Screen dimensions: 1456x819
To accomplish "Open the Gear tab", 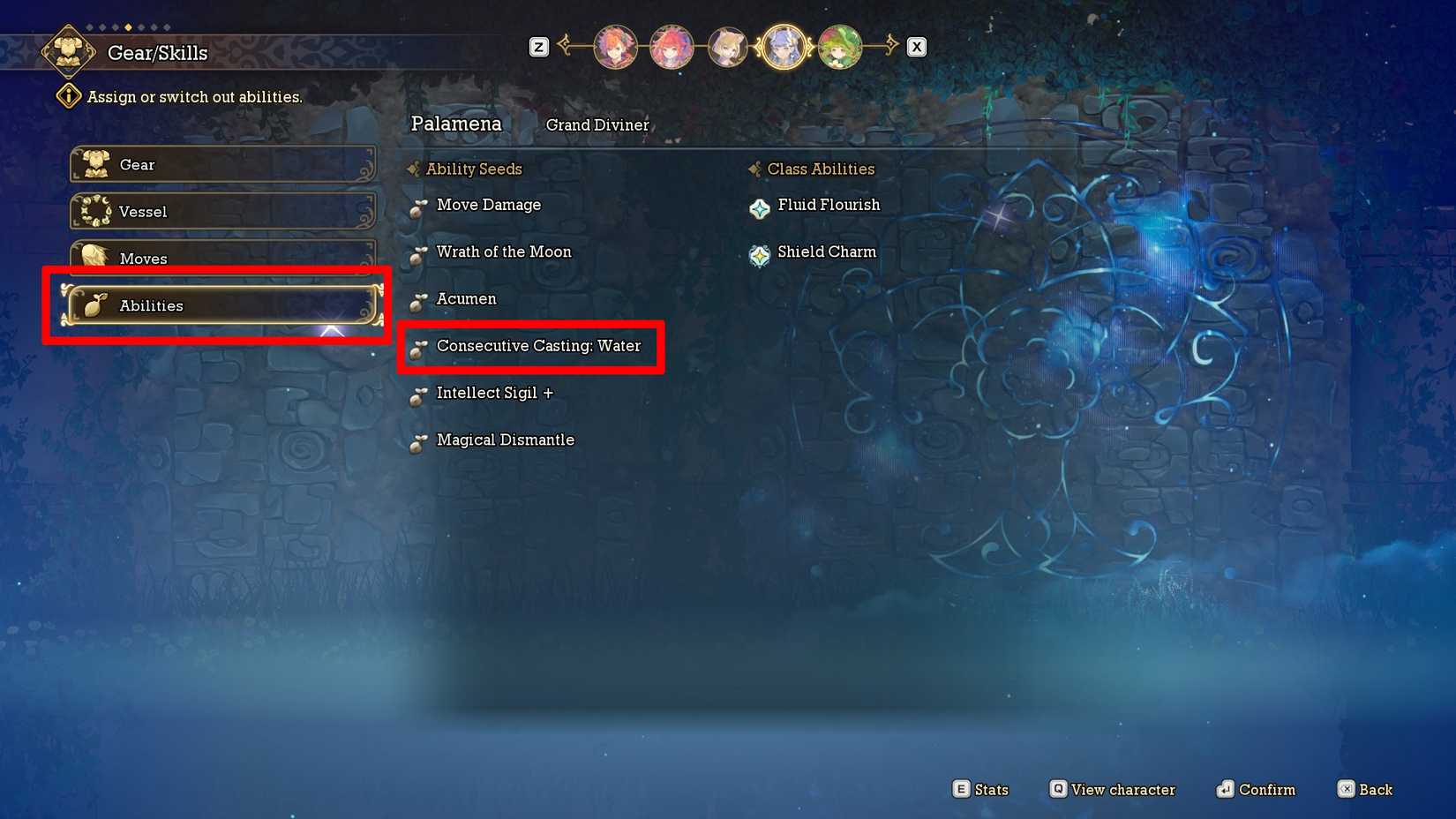I will [223, 164].
